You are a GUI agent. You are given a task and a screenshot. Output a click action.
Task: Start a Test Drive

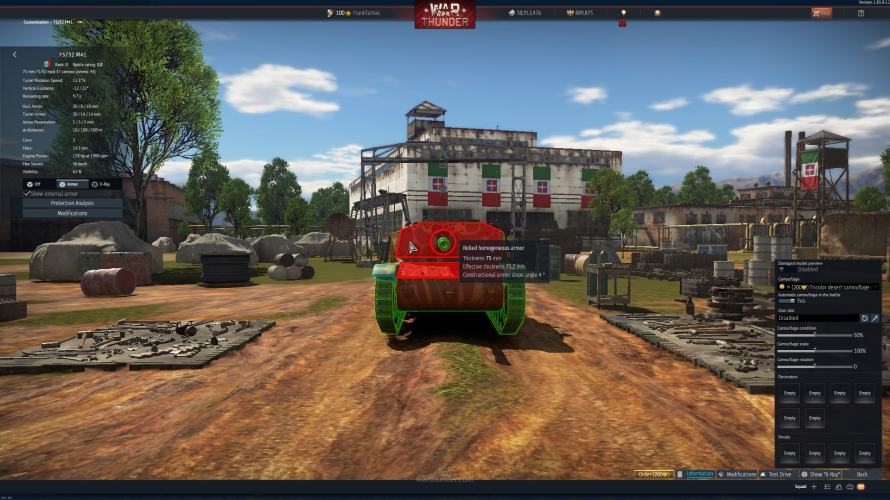pyautogui.click(x=775, y=474)
